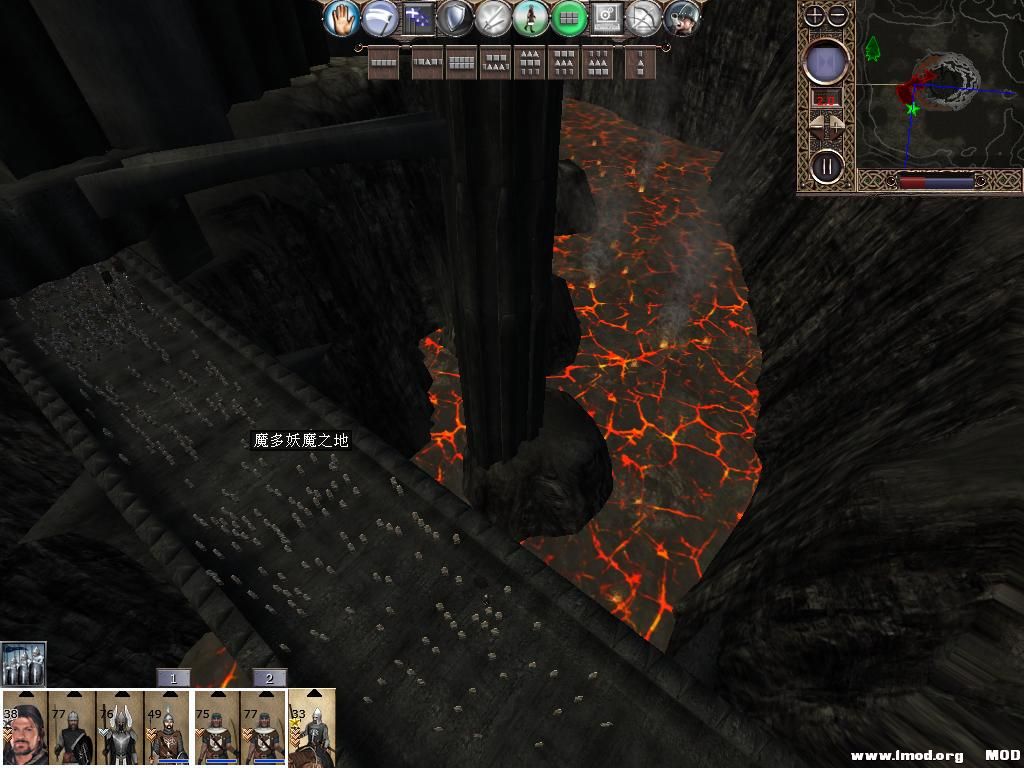Select the winged-helmet unit card with 76 men
The image size is (1024, 768).
tap(120, 728)
